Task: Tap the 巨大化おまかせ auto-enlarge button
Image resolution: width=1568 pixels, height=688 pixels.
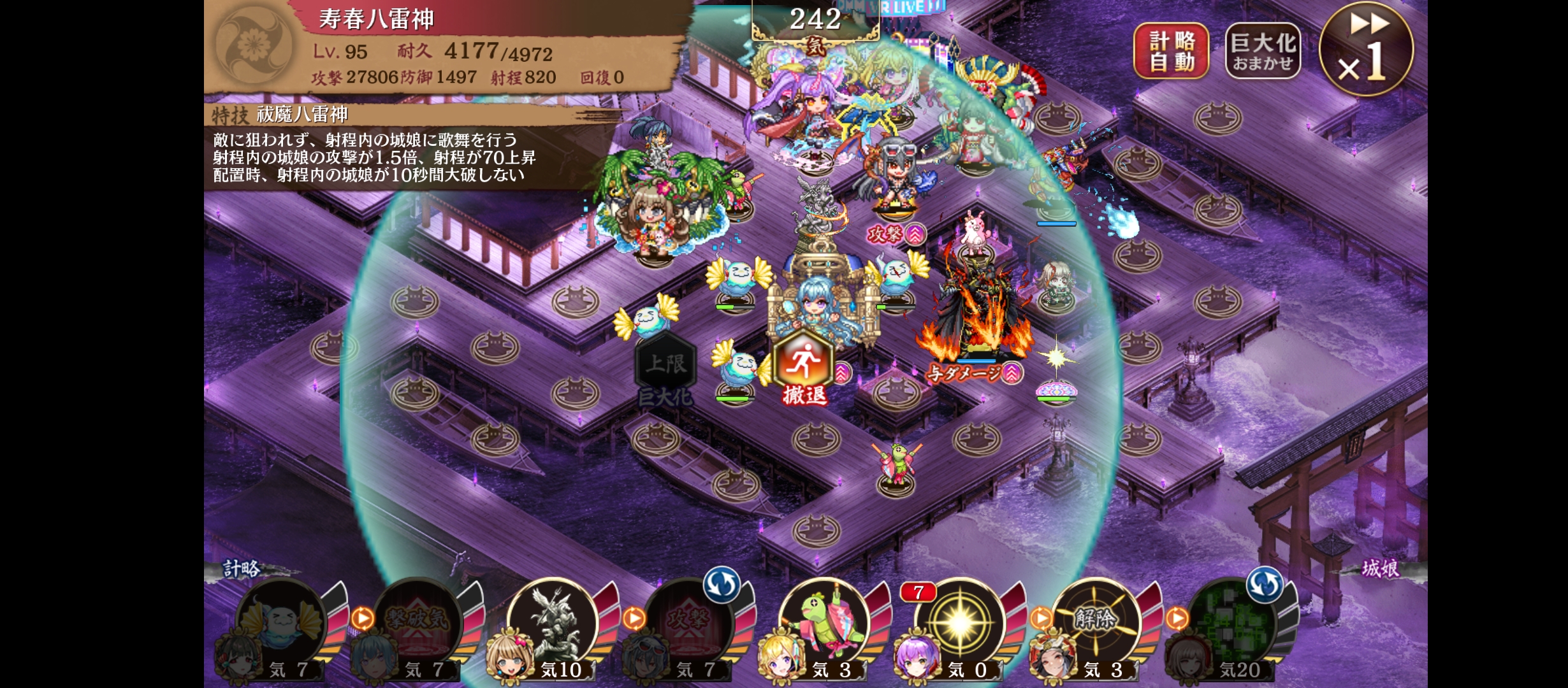Action: 1263,51
